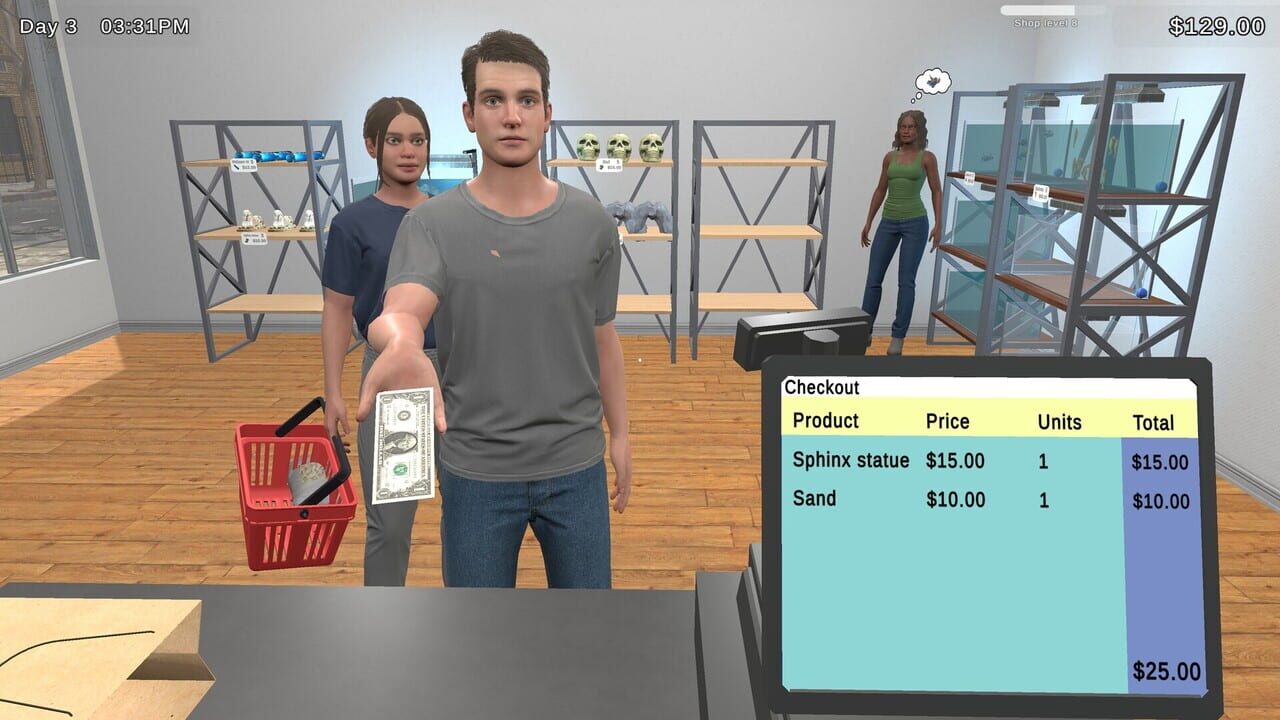The image size is (1280, 720).
Task: Click the blue car toys price tag
Action: (x=245, y=165)
